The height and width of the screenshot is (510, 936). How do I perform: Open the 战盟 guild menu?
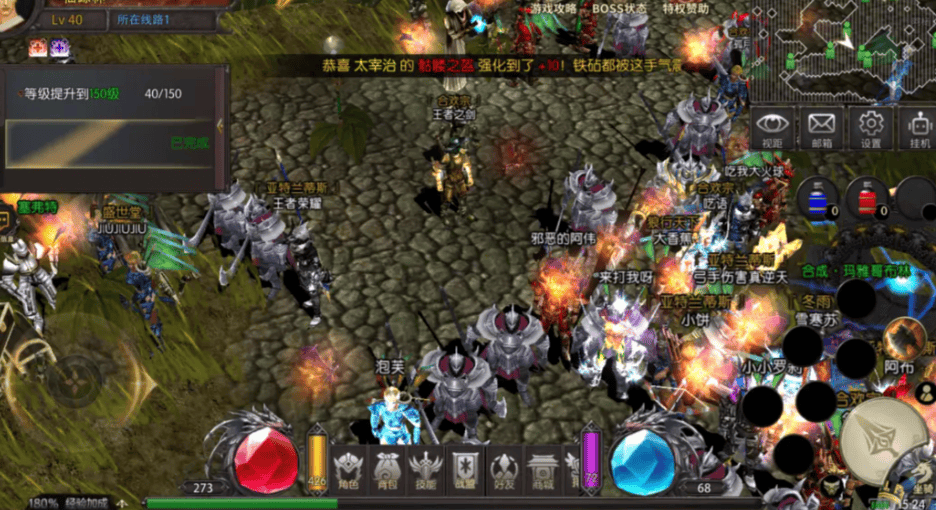(x=464, y=469)
